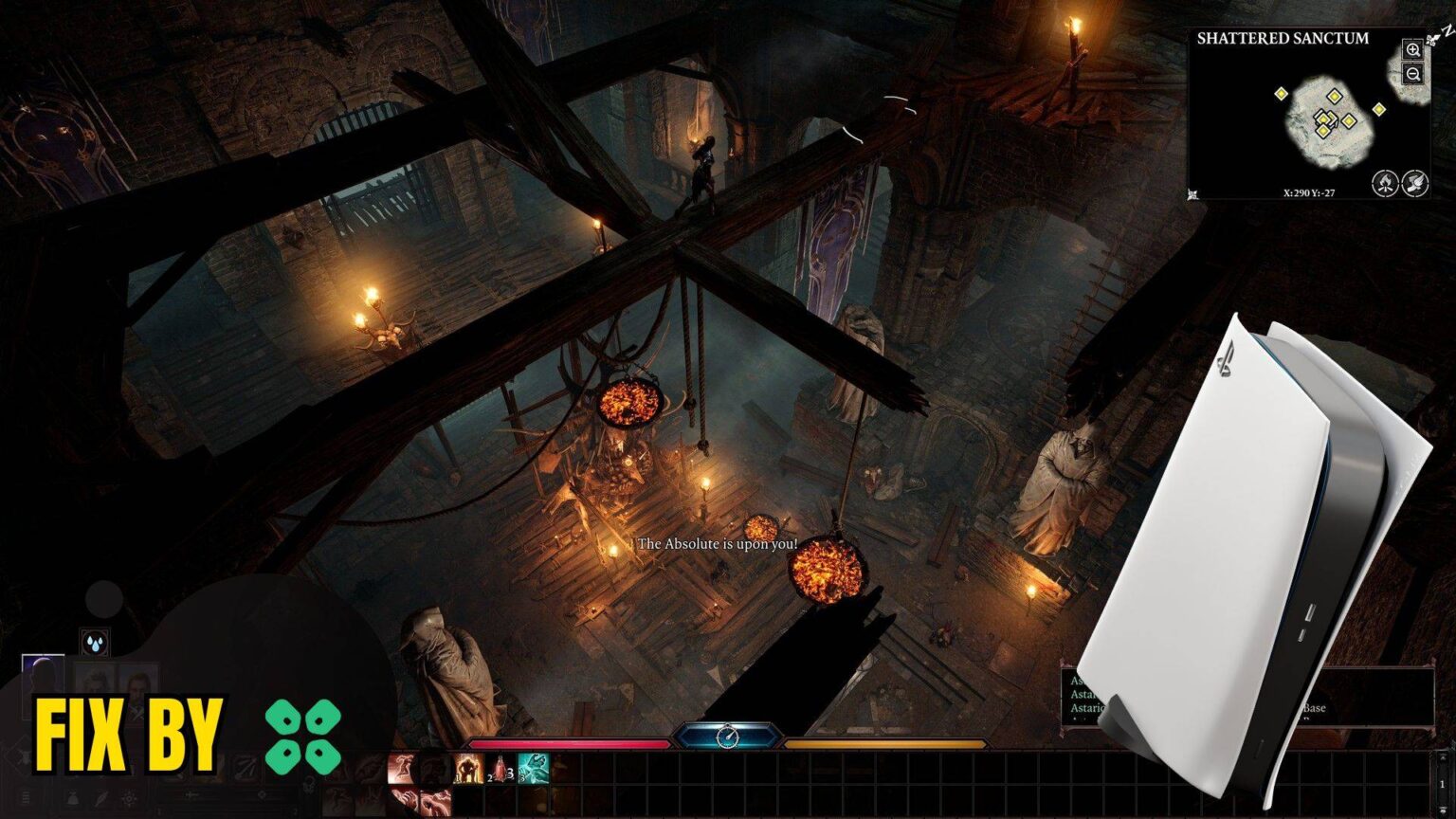Open the campfire camp button
1456x819 pixels.
pos(1385,182)
